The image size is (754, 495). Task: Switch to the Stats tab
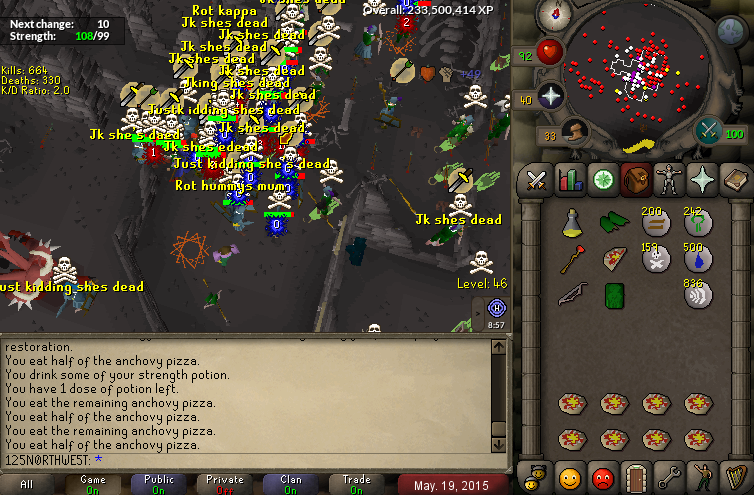(x=569, y=181)
